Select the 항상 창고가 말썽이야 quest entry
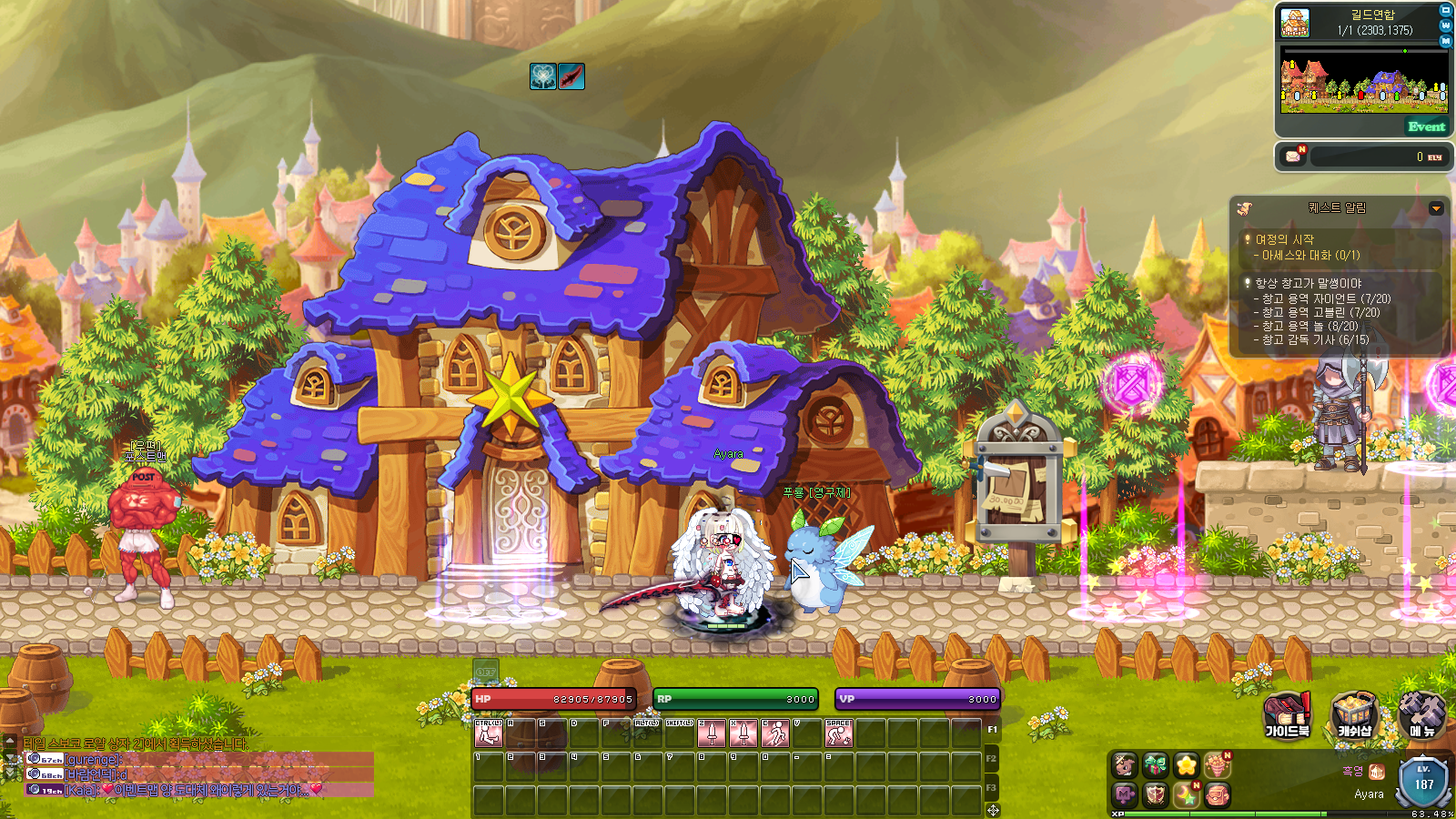Viewport: 1456px width, 819px height. (x=1308, y=283)
